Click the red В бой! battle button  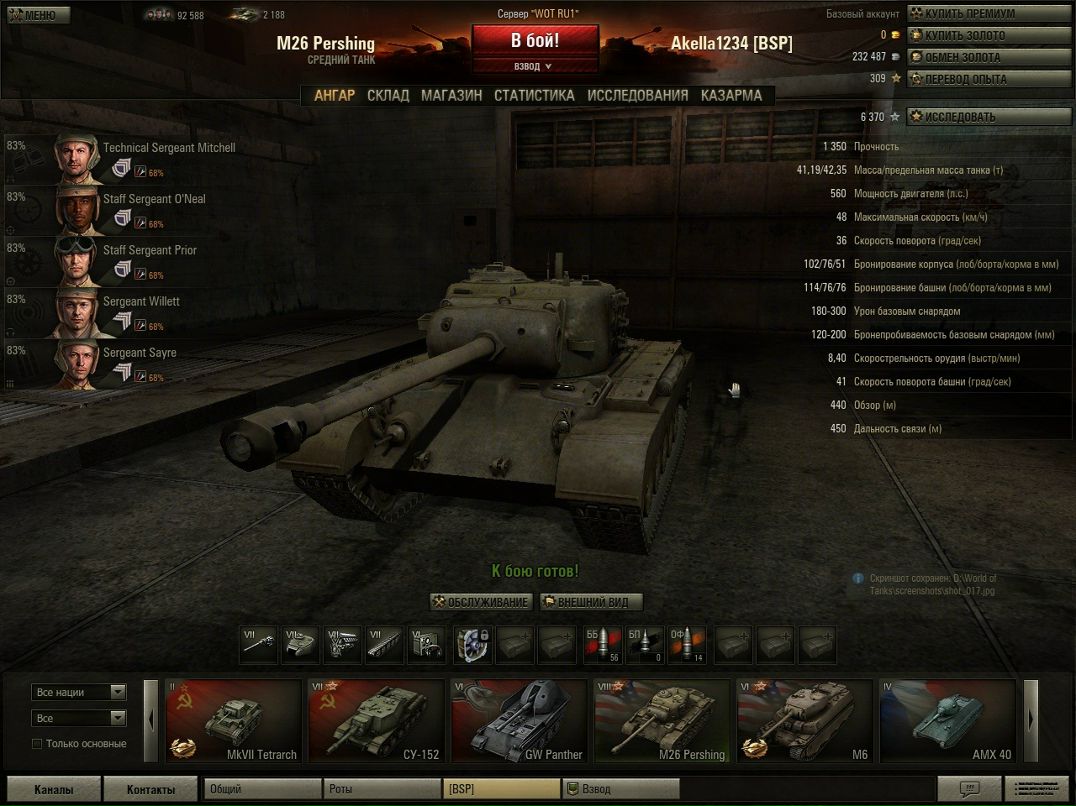(x=535, y=42)
